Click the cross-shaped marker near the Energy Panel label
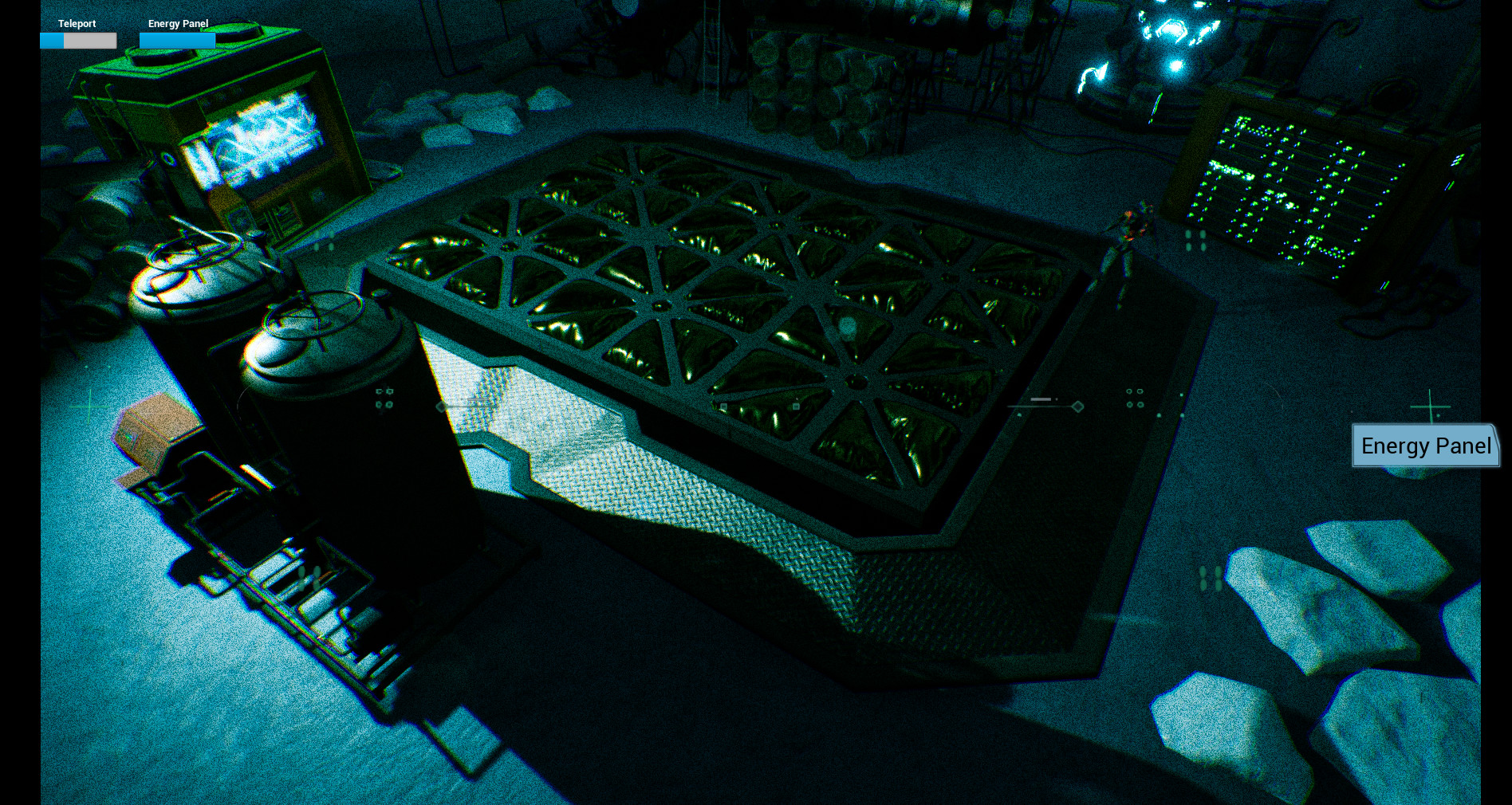Viewport: 1512px width, 805px height. coord(1431,407)
